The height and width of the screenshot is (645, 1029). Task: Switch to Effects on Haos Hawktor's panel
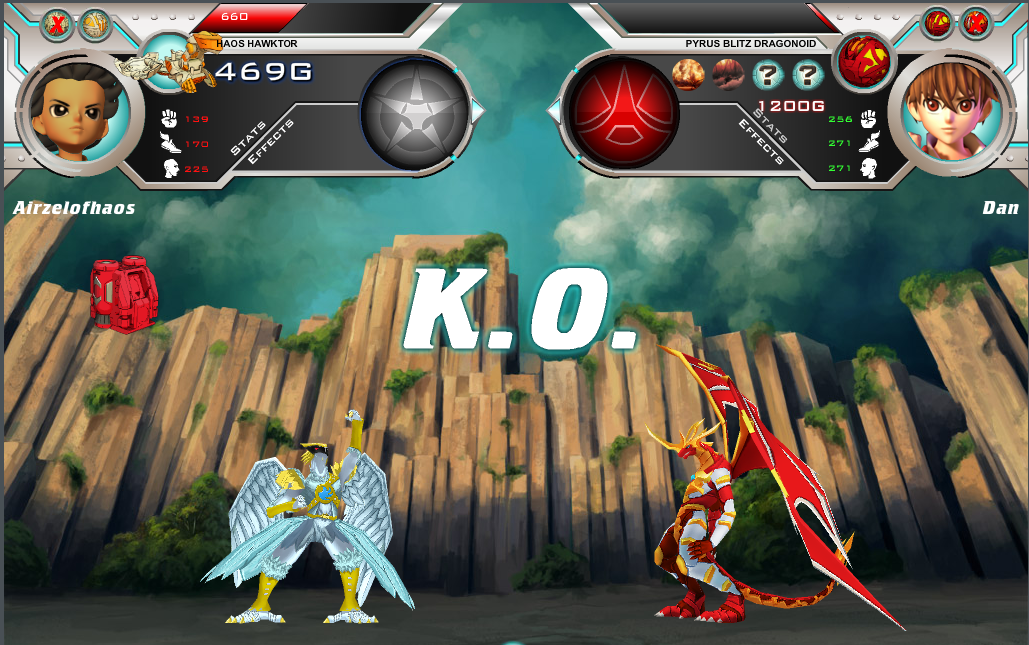[270, 144]
